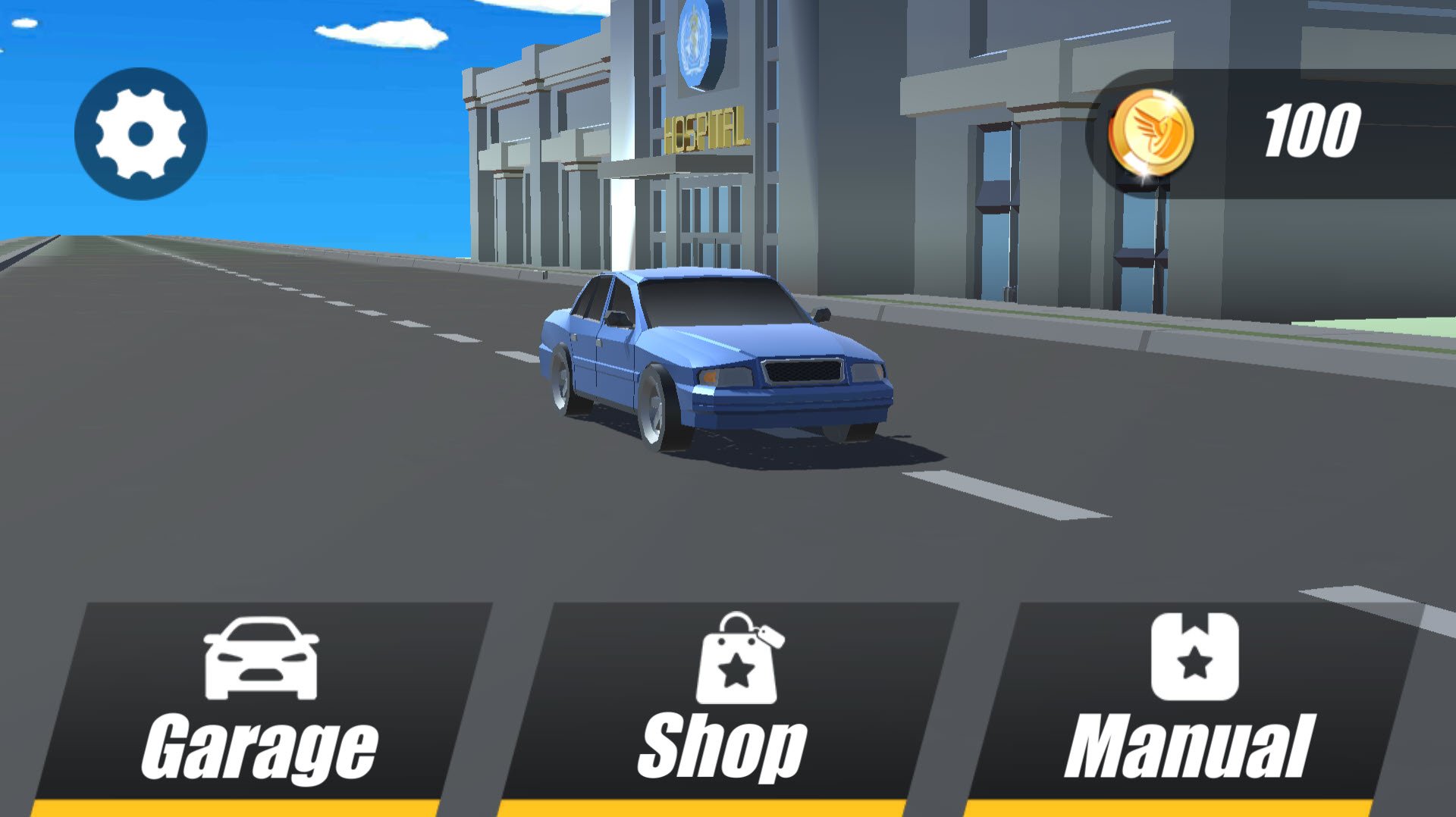Click the coin balance showing 100
Image resolution: width=1456 pixels, height=817 pixels.
click(1313, 130)
